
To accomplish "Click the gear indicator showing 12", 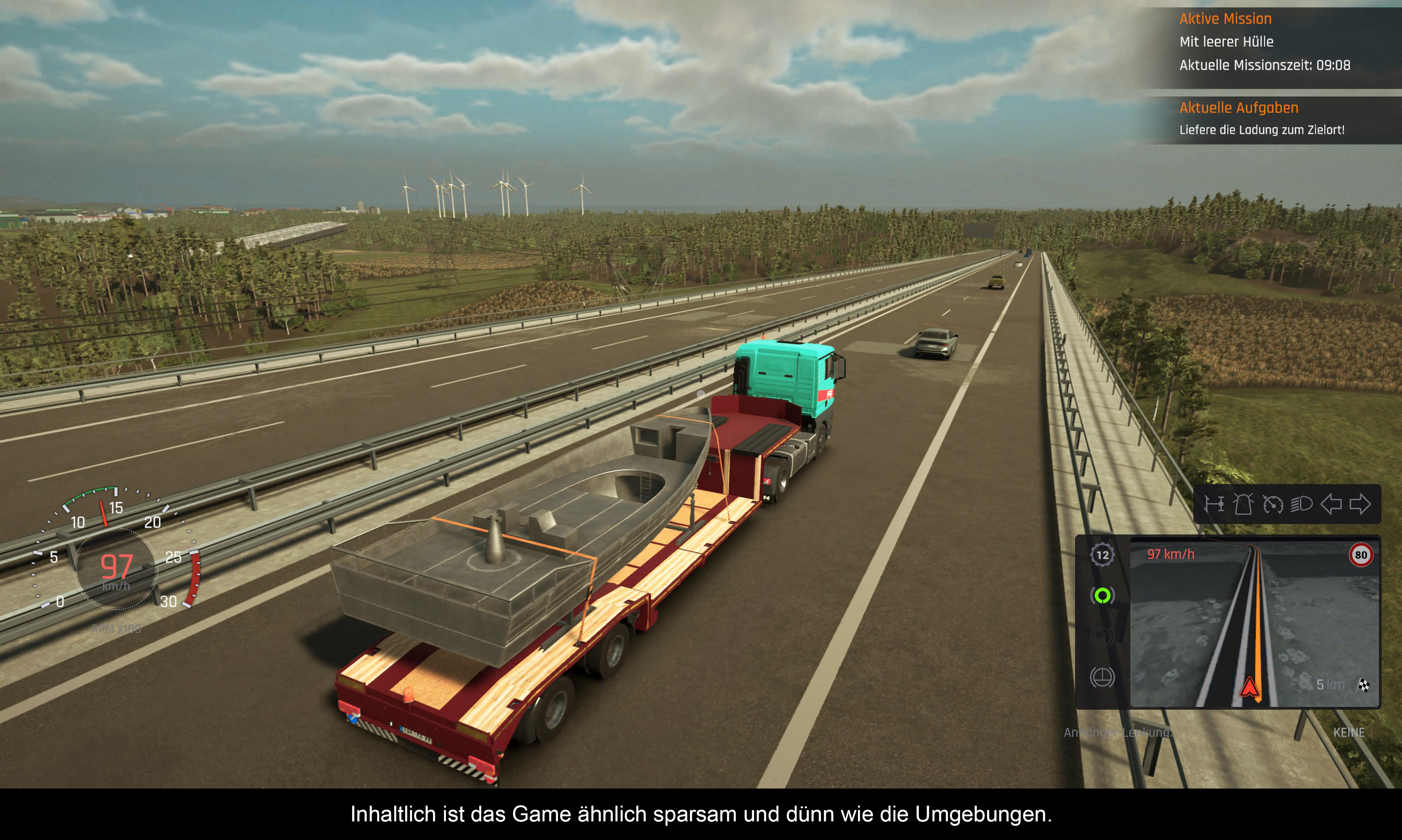I will pyautogui.click(x=1102, y=555).
